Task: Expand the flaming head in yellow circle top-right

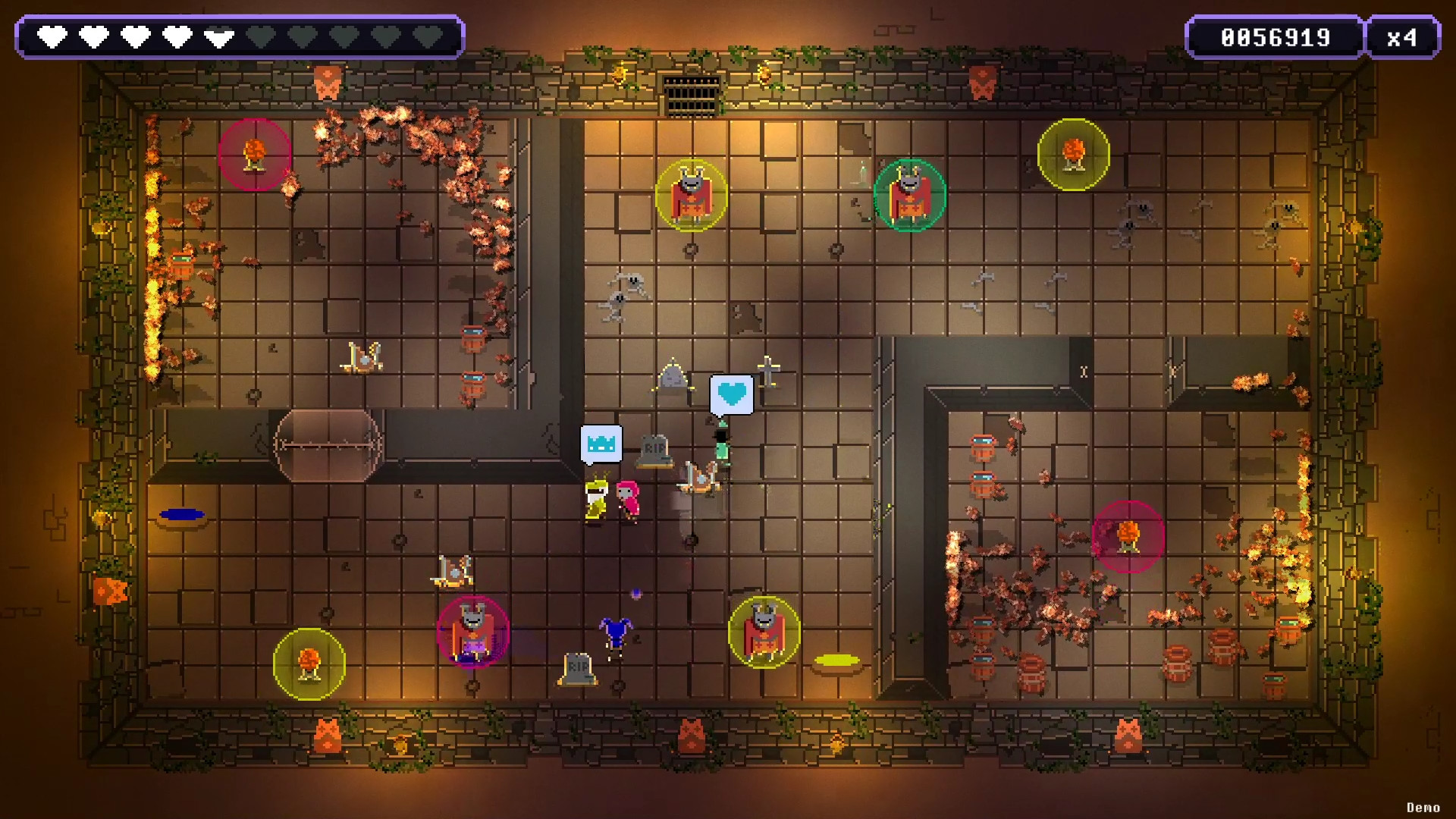Action: pos(1072,154)
